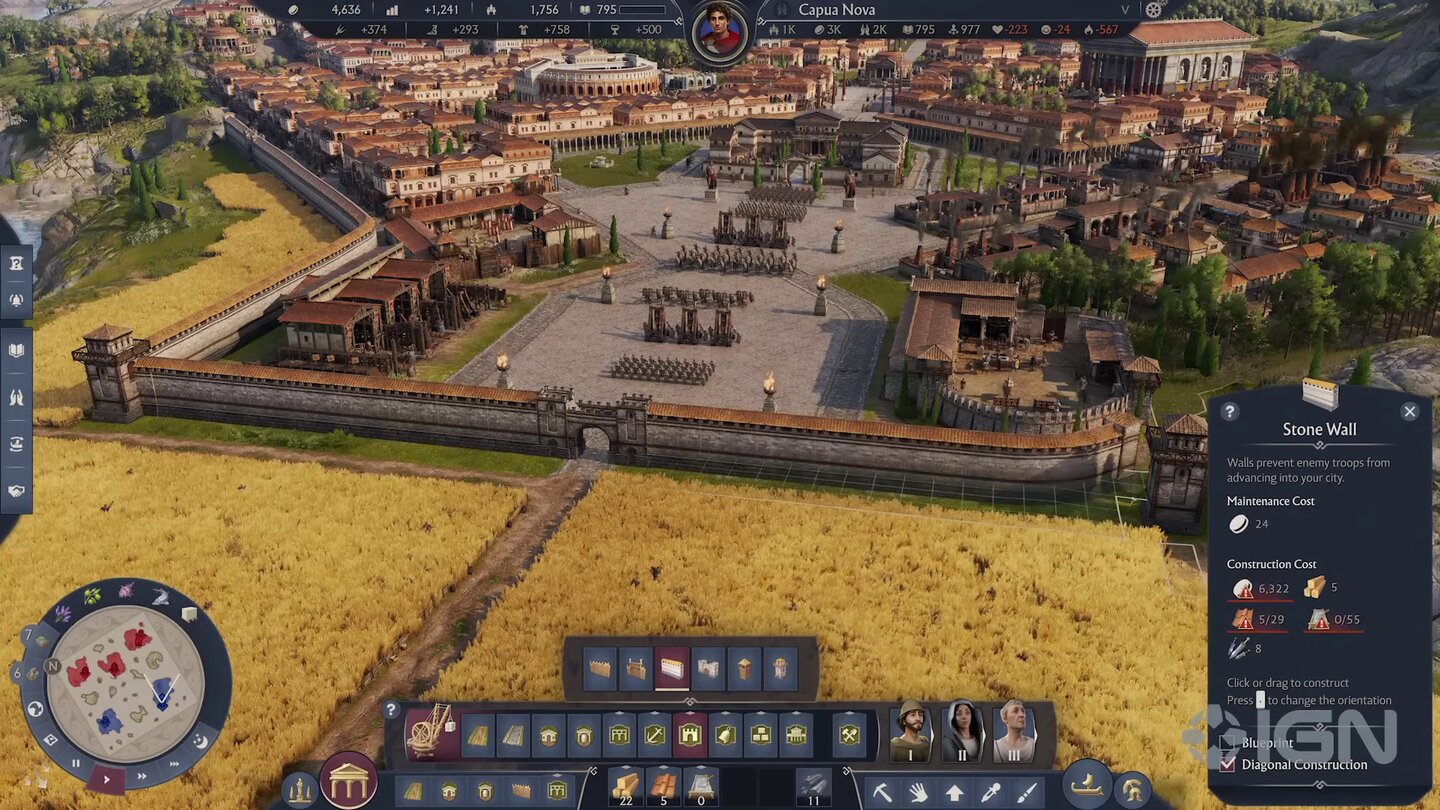Activate the pickaxe demolish tool

pos(882,793)
